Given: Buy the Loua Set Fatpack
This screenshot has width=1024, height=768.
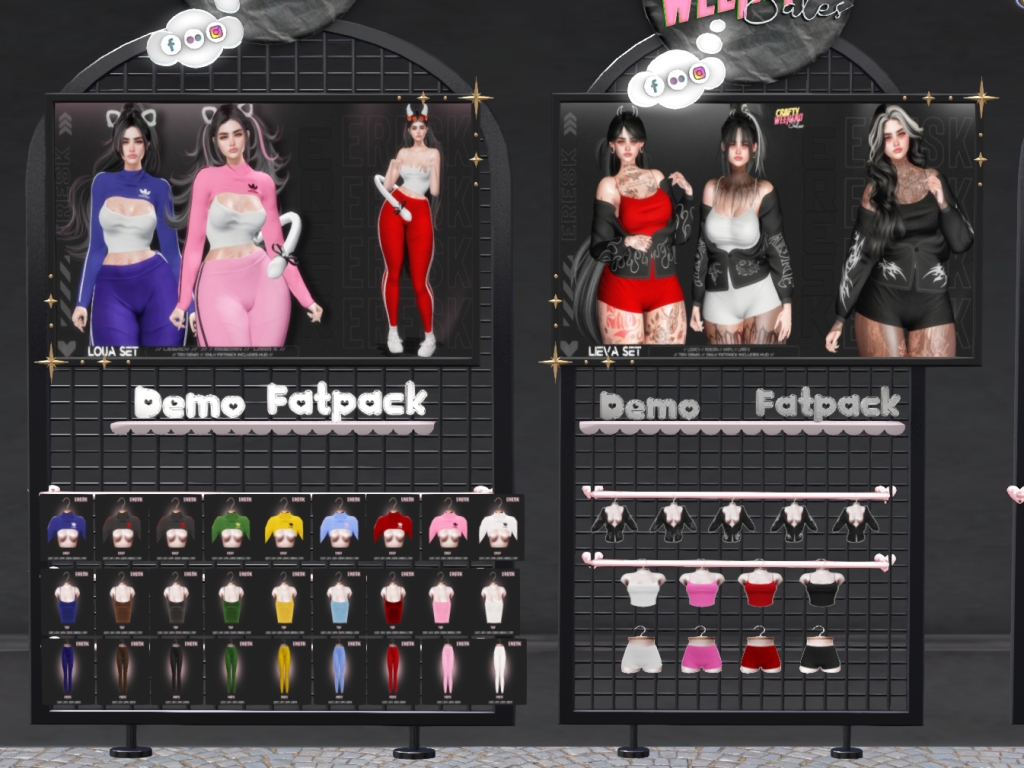Looking at the screenshot, I should click(x=346, y=401).
